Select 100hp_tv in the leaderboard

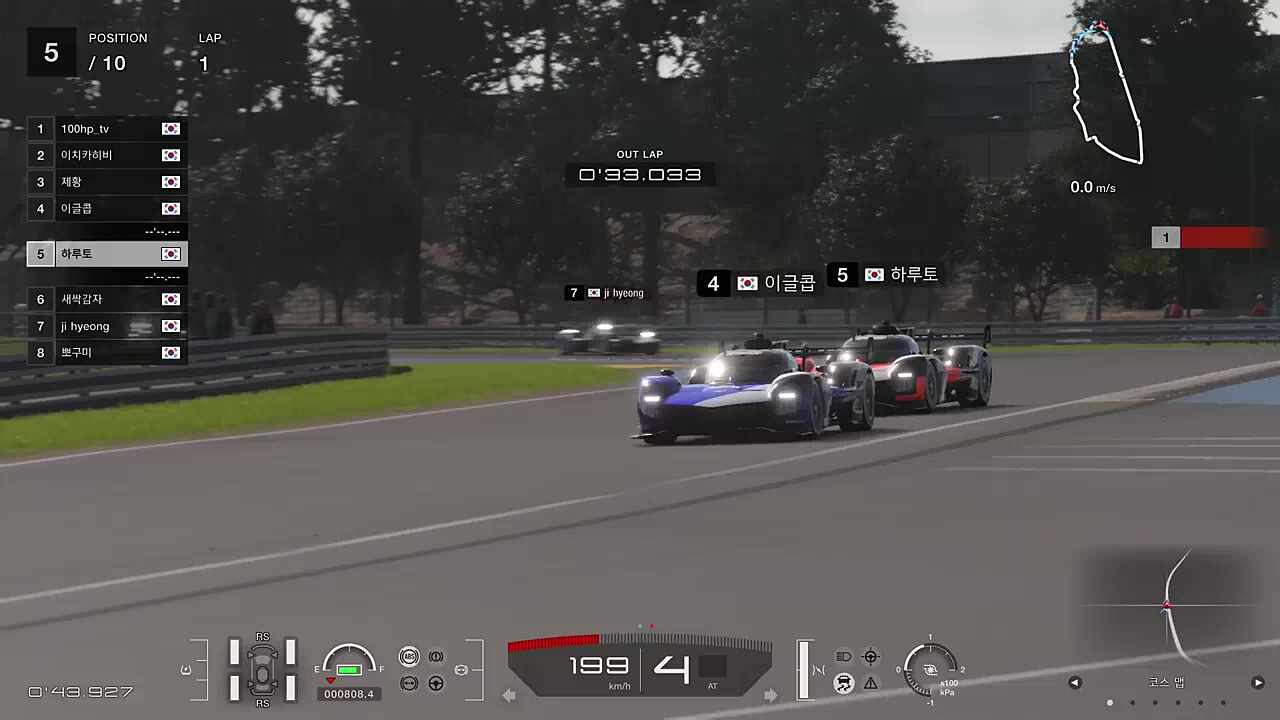pos(106,129)
